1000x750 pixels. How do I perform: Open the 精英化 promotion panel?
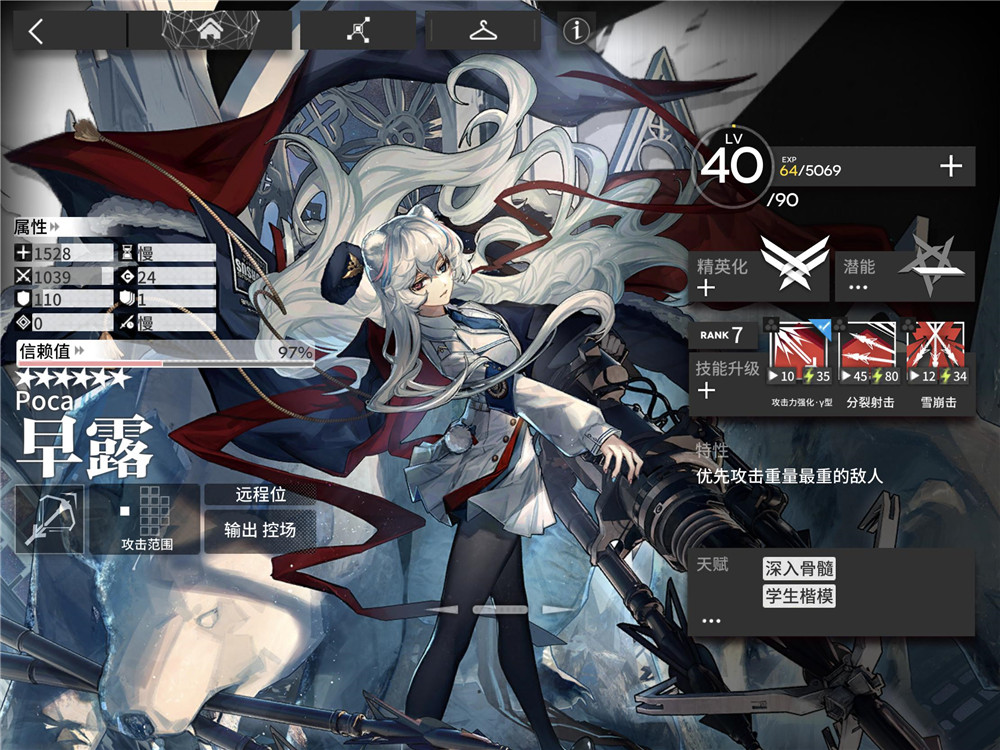click(x=762, y=276)
